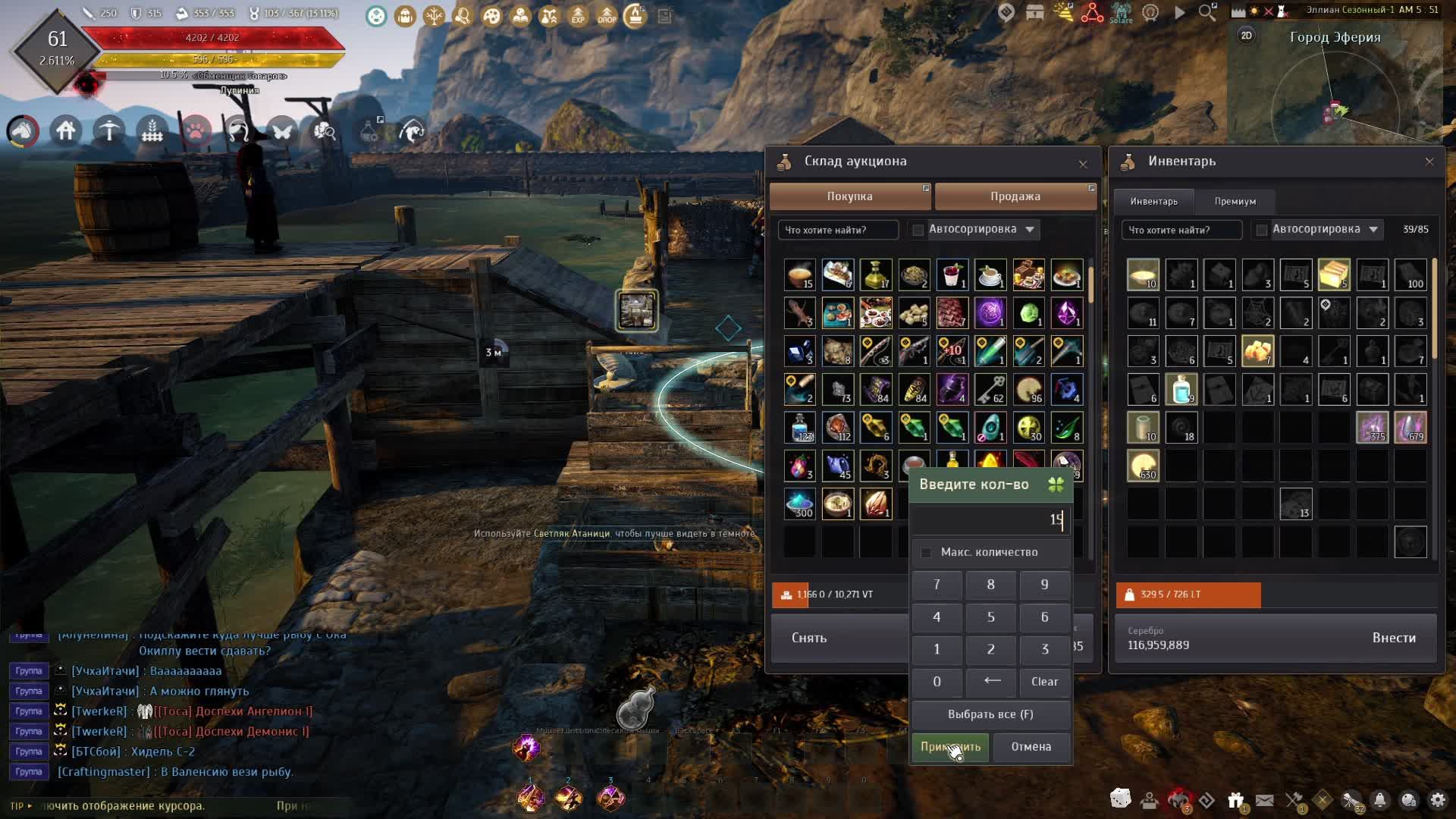This screenshot has height=819, width=1456.
Task: Select the blue crystal stack of 300
Action: tap(799, 504)
